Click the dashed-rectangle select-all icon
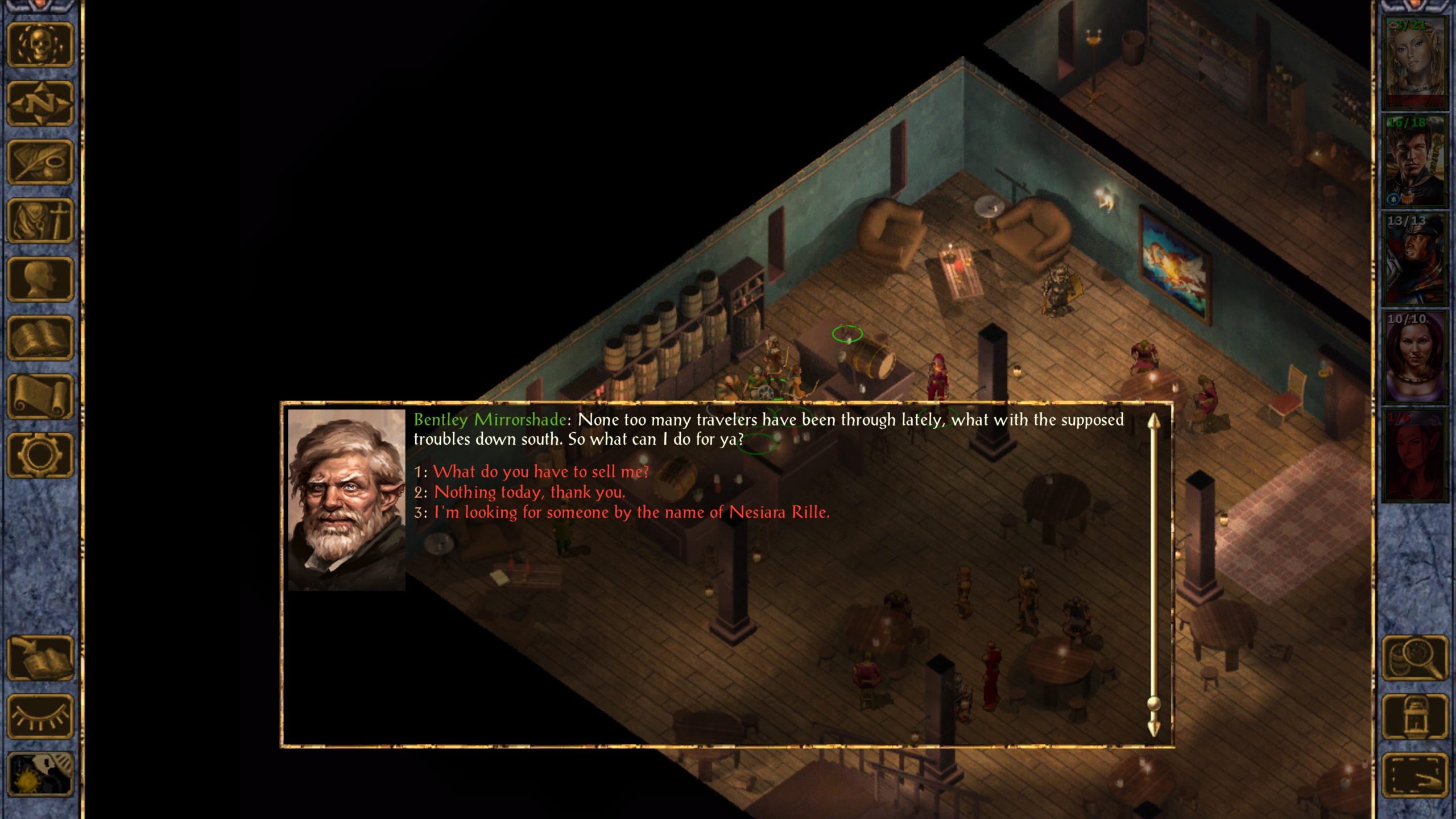Image resolution: width=1456 pixels, height=819 pixels. tap(1415, 775)
